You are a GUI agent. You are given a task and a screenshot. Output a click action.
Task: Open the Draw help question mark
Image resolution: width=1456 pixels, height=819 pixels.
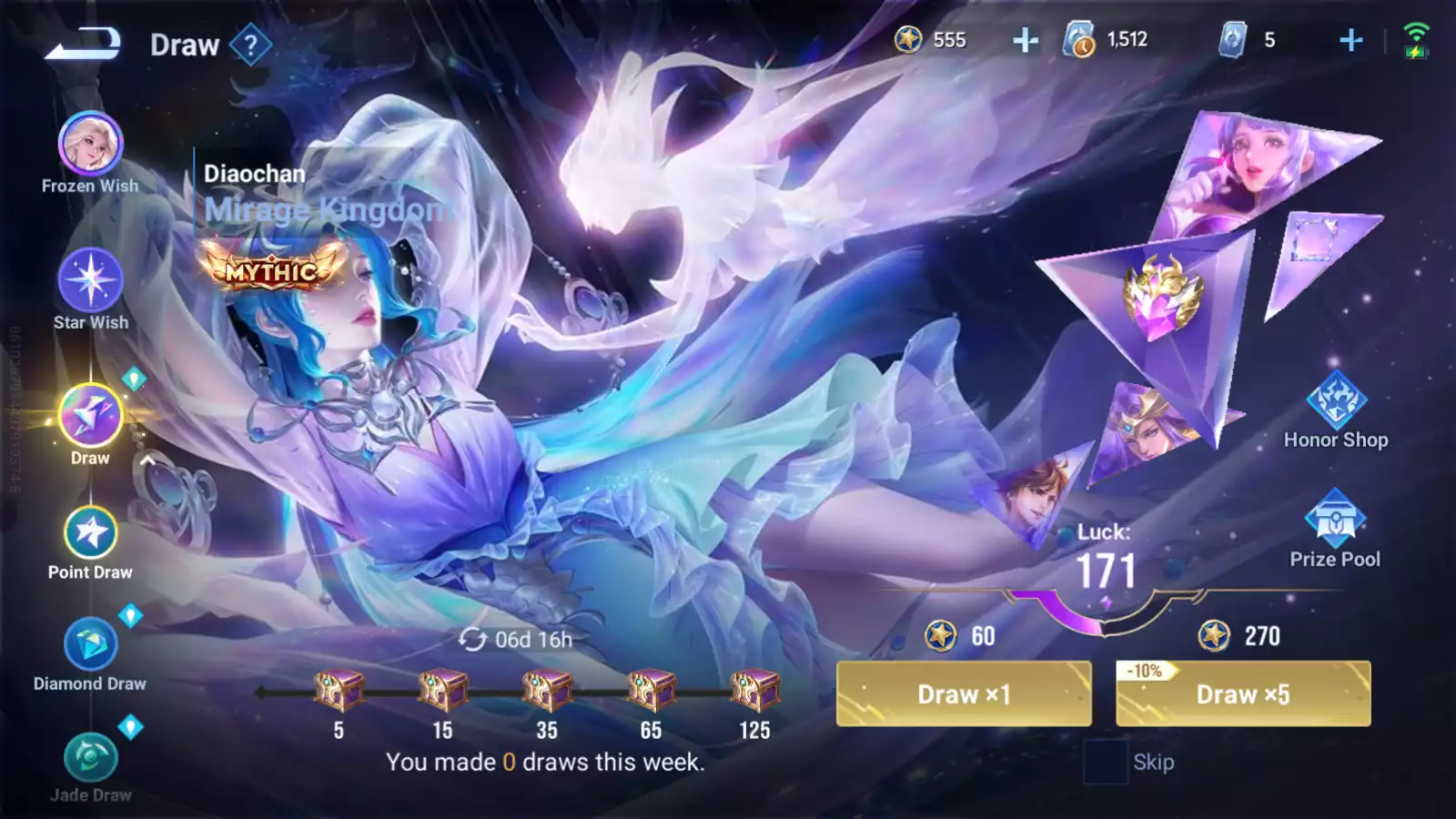250,44
